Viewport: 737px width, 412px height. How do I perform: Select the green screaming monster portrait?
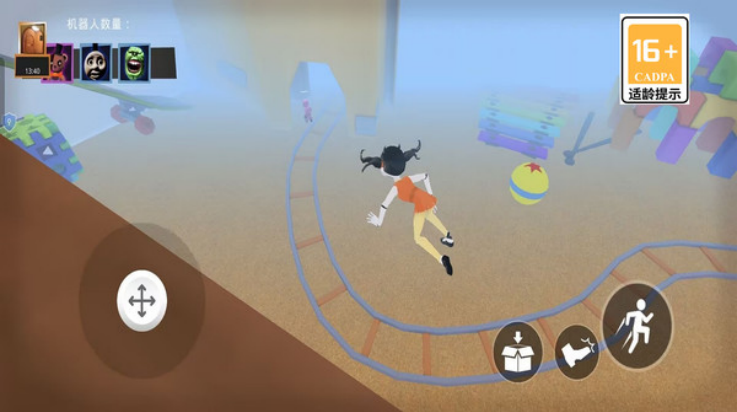click(134, 63)
